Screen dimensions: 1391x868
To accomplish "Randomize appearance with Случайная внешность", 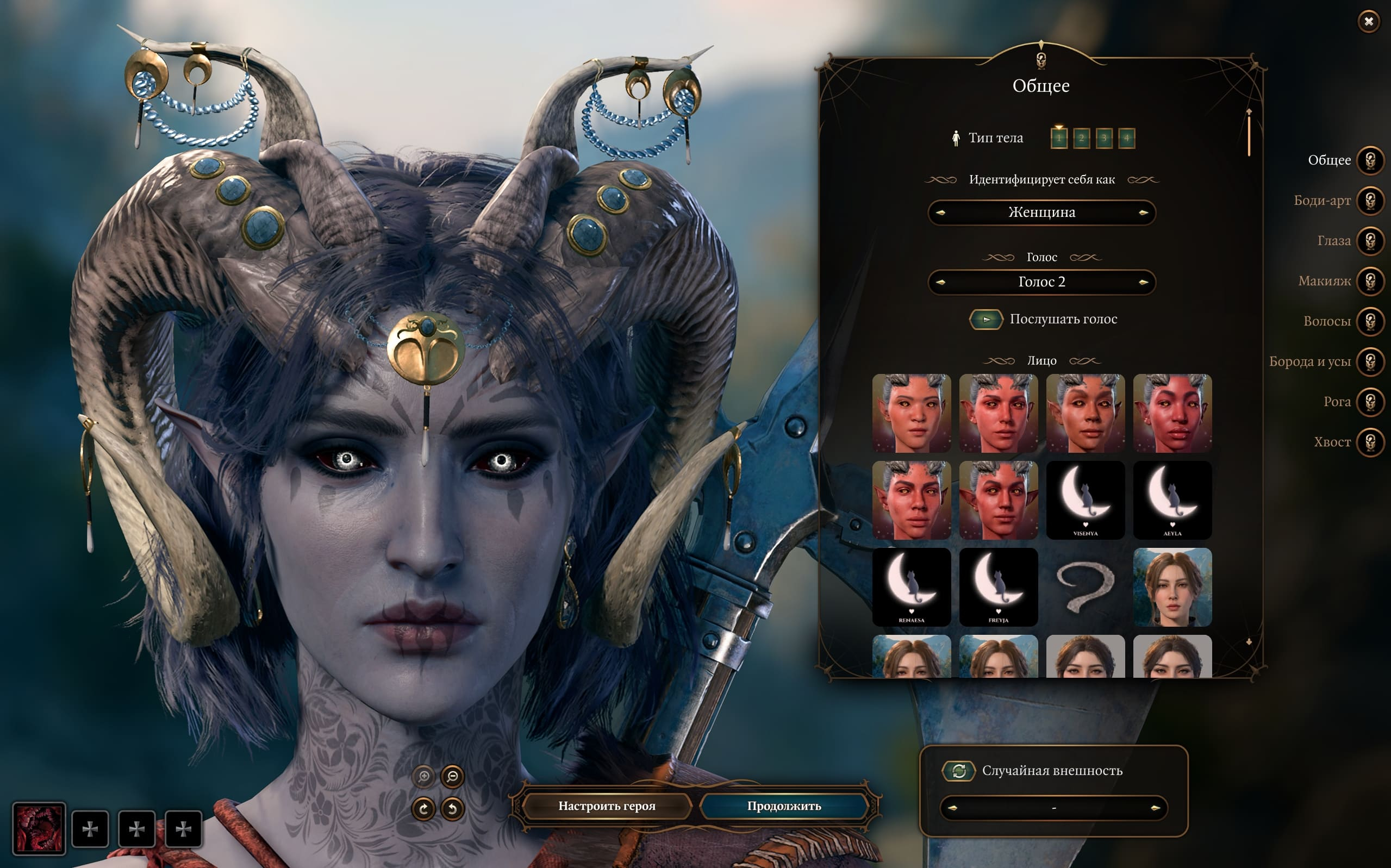I will tap(959, 771).
